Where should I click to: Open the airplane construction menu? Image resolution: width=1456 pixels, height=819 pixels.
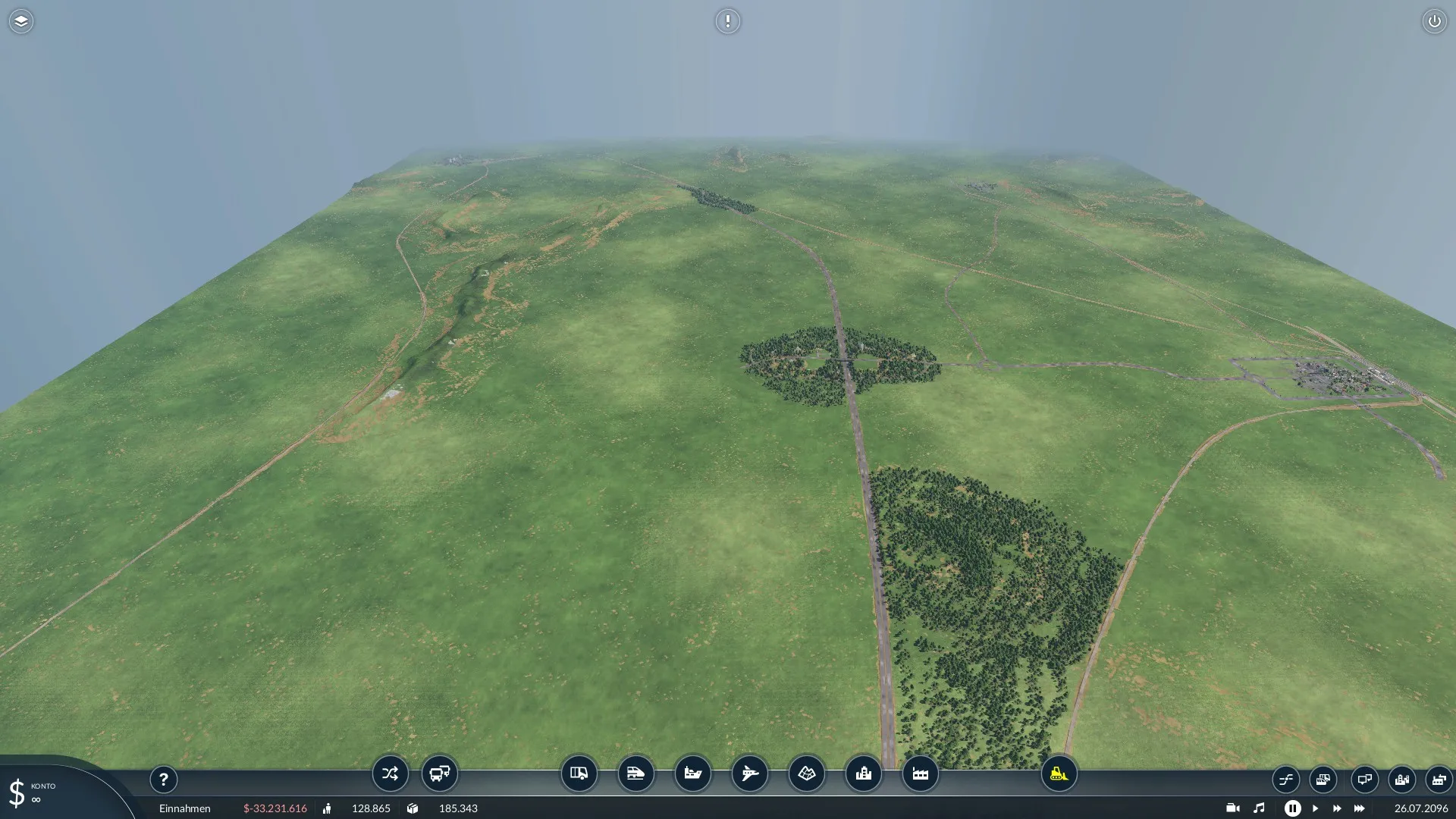coord(749,773)
